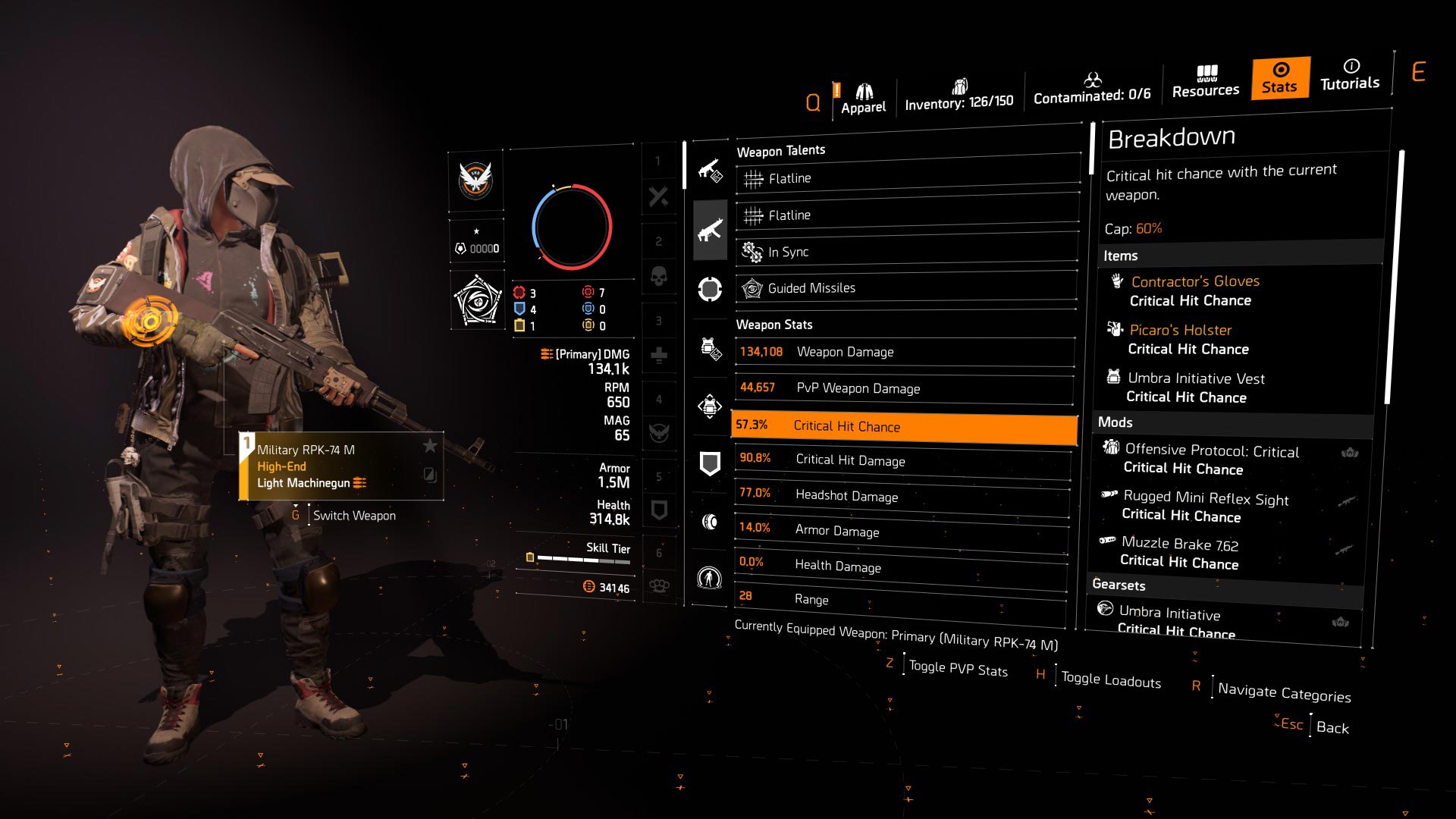Open the Tutorials tab
Viewport: 1456px width, 819px height.
pyautogui.click(x=1350, y=78)
